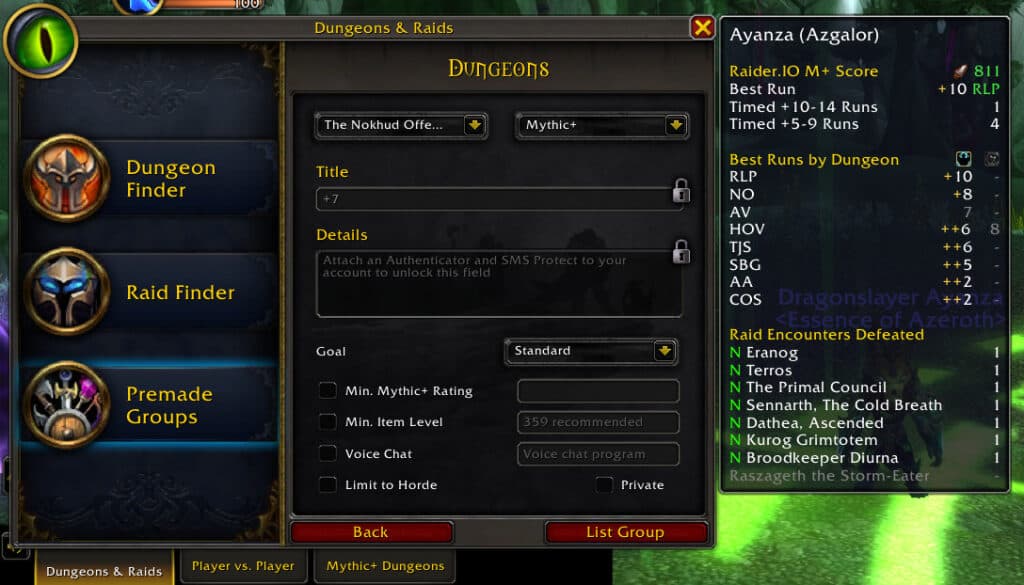Image resolution: width=1024 pixels, height=585 pixels.
Task: Enable the Min. Item Level checkbox
Action: (328, 422)
